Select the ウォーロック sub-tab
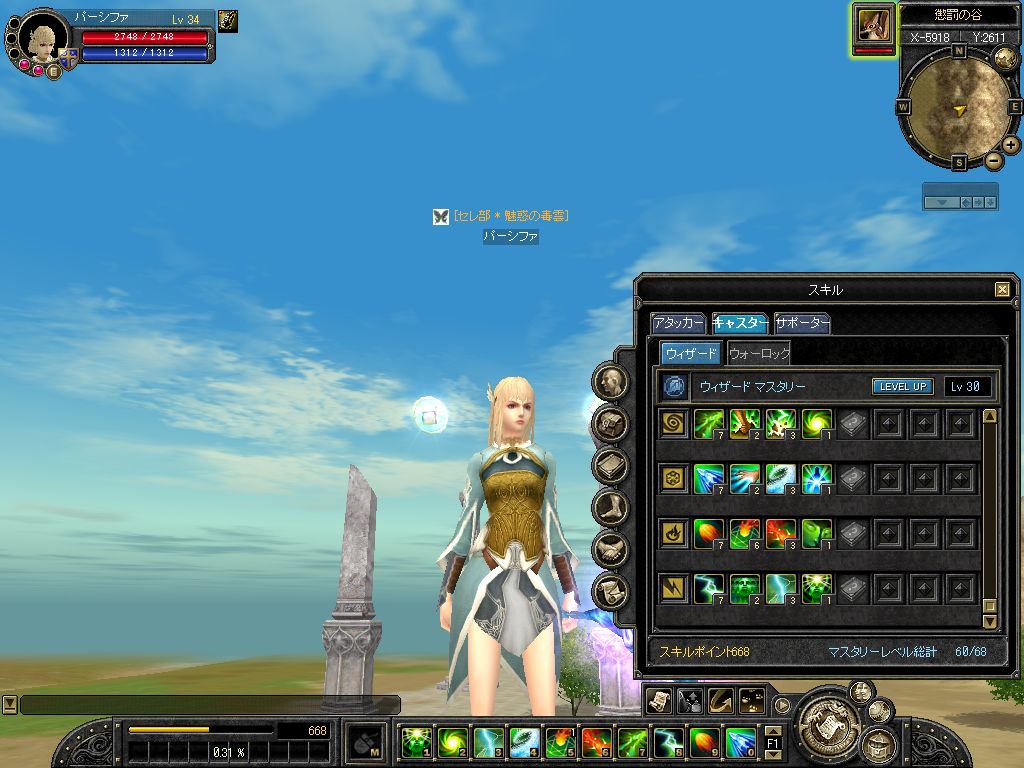1024x768 pixels. coord(759,353)
